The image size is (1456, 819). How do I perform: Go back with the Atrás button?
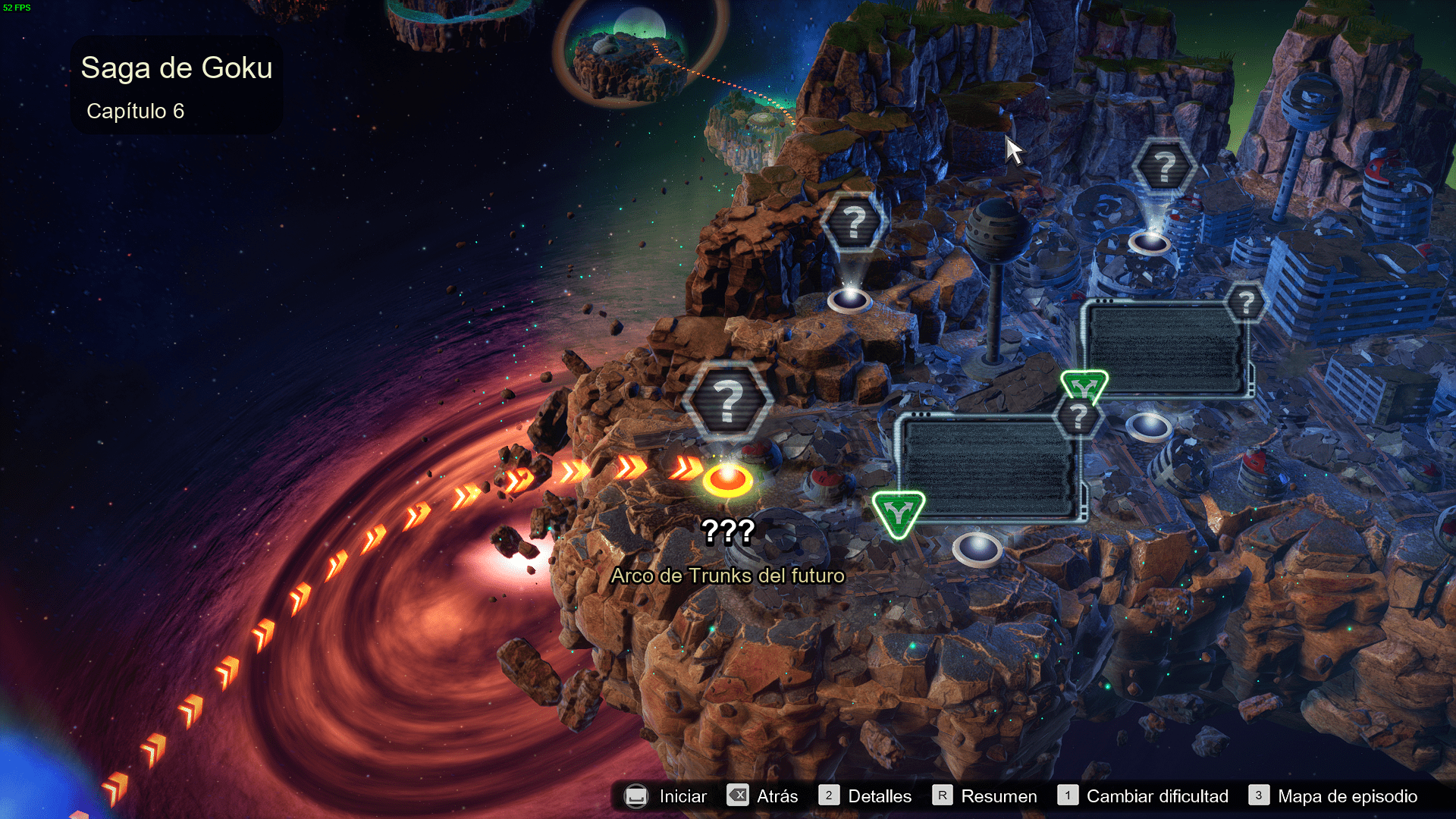coord(762,796)
